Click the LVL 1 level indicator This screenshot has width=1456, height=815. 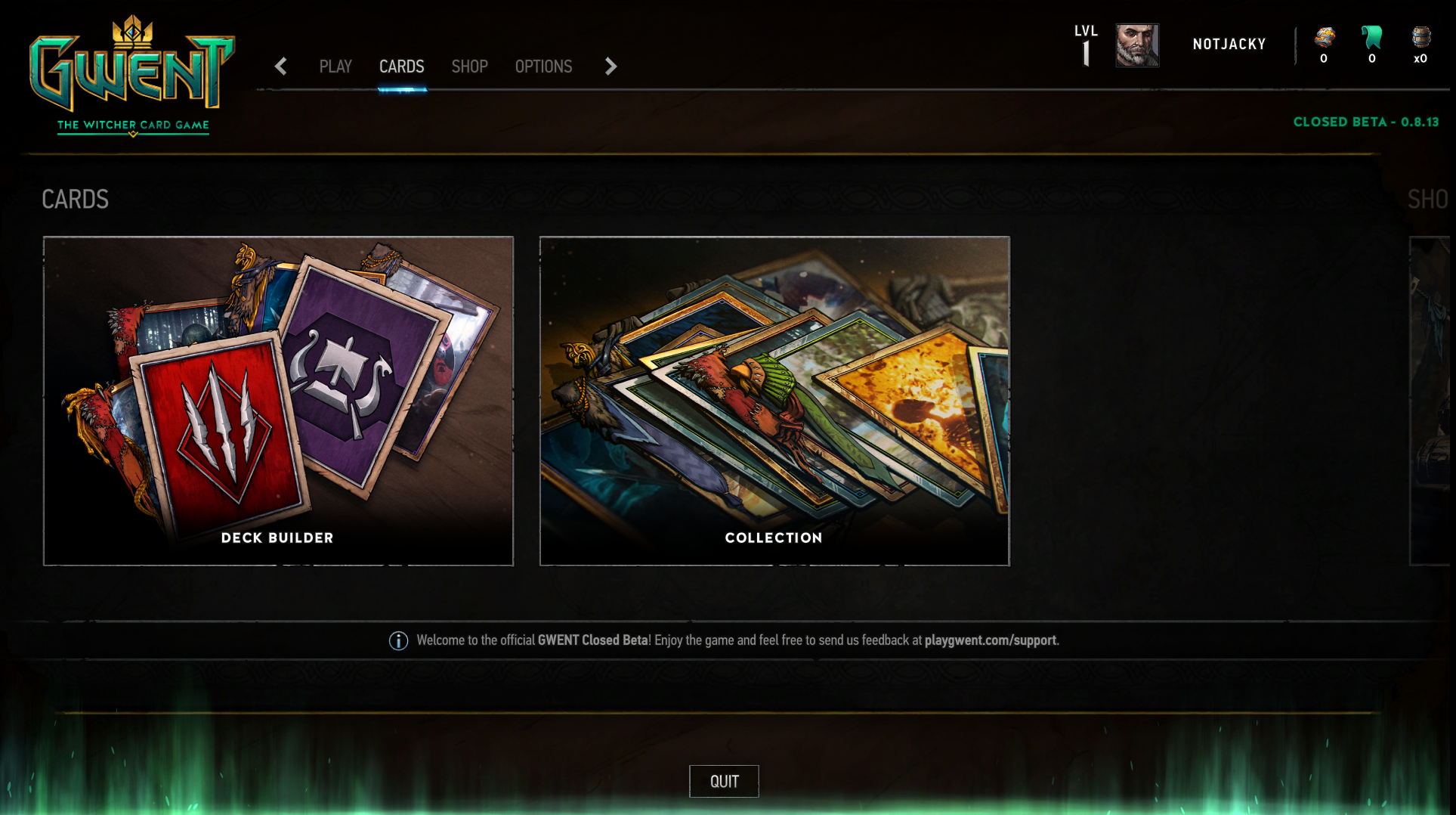click(x=1086, y=44)
